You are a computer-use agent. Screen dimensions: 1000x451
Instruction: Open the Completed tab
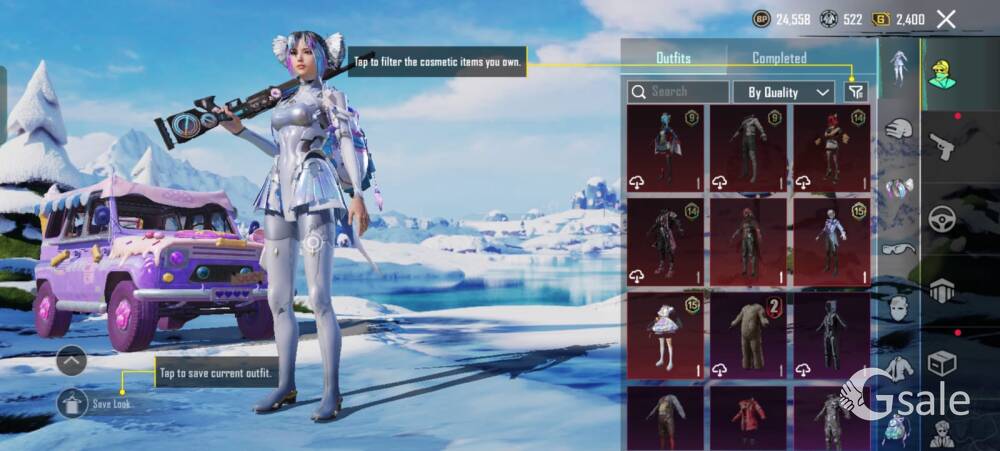779,58
